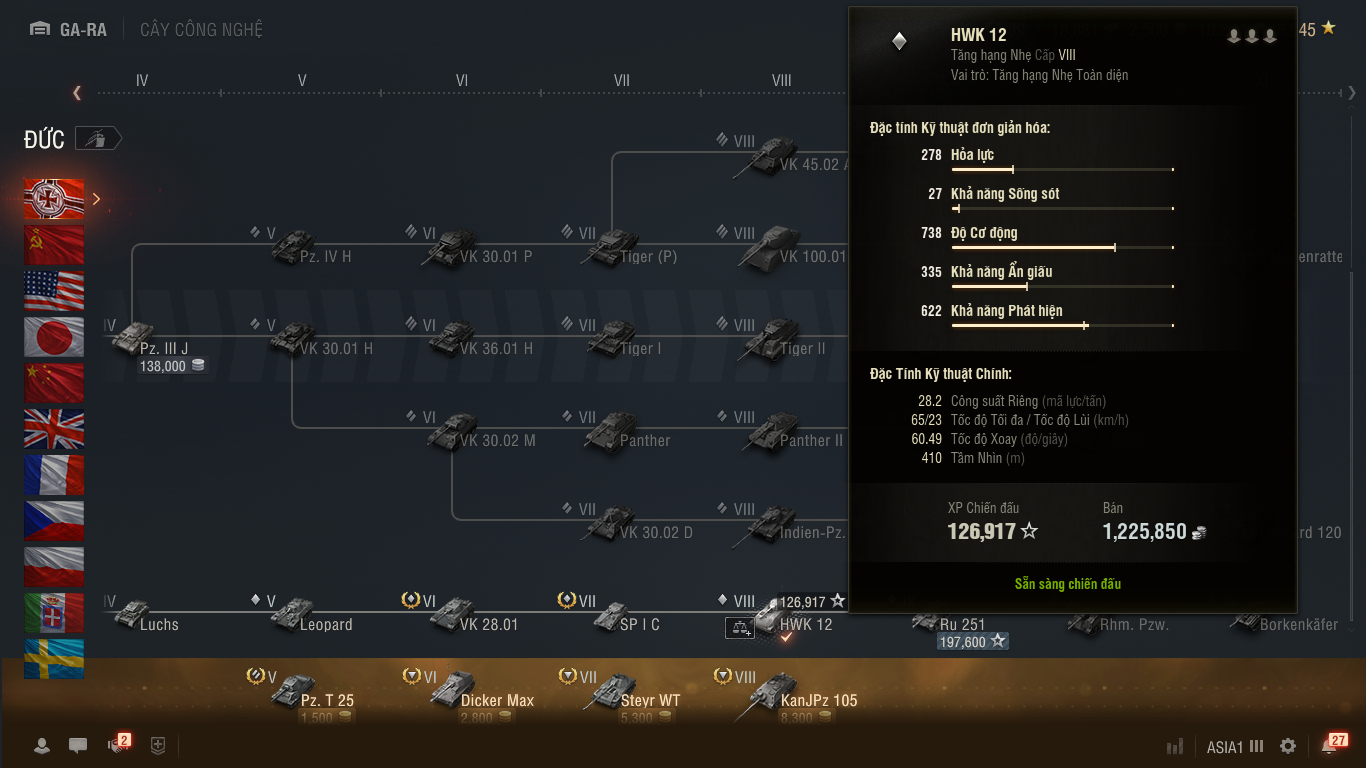The height and width of the screenshot is (768, 1366).
Task: Choose the Japan nation flag
Action: 54,337
